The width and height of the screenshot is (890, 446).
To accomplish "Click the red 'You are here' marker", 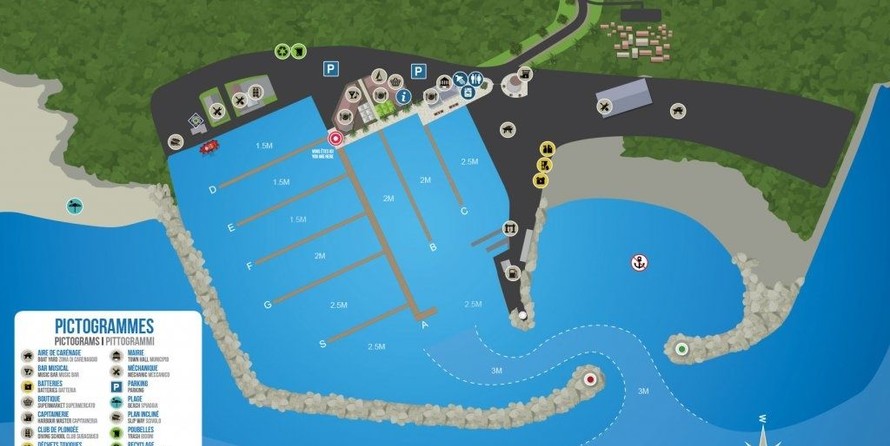I will (336, 139).
